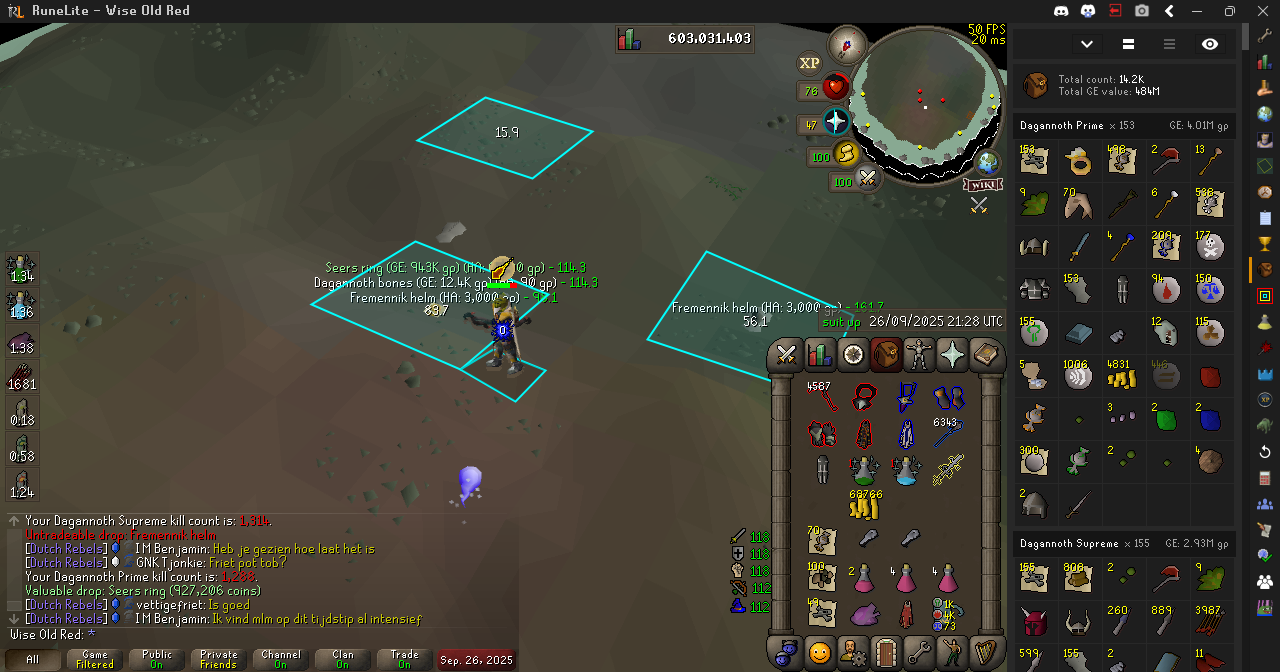Screen dimensions: 1280x672
Task: Show the Spellbook tab
Action: (987, 355)
